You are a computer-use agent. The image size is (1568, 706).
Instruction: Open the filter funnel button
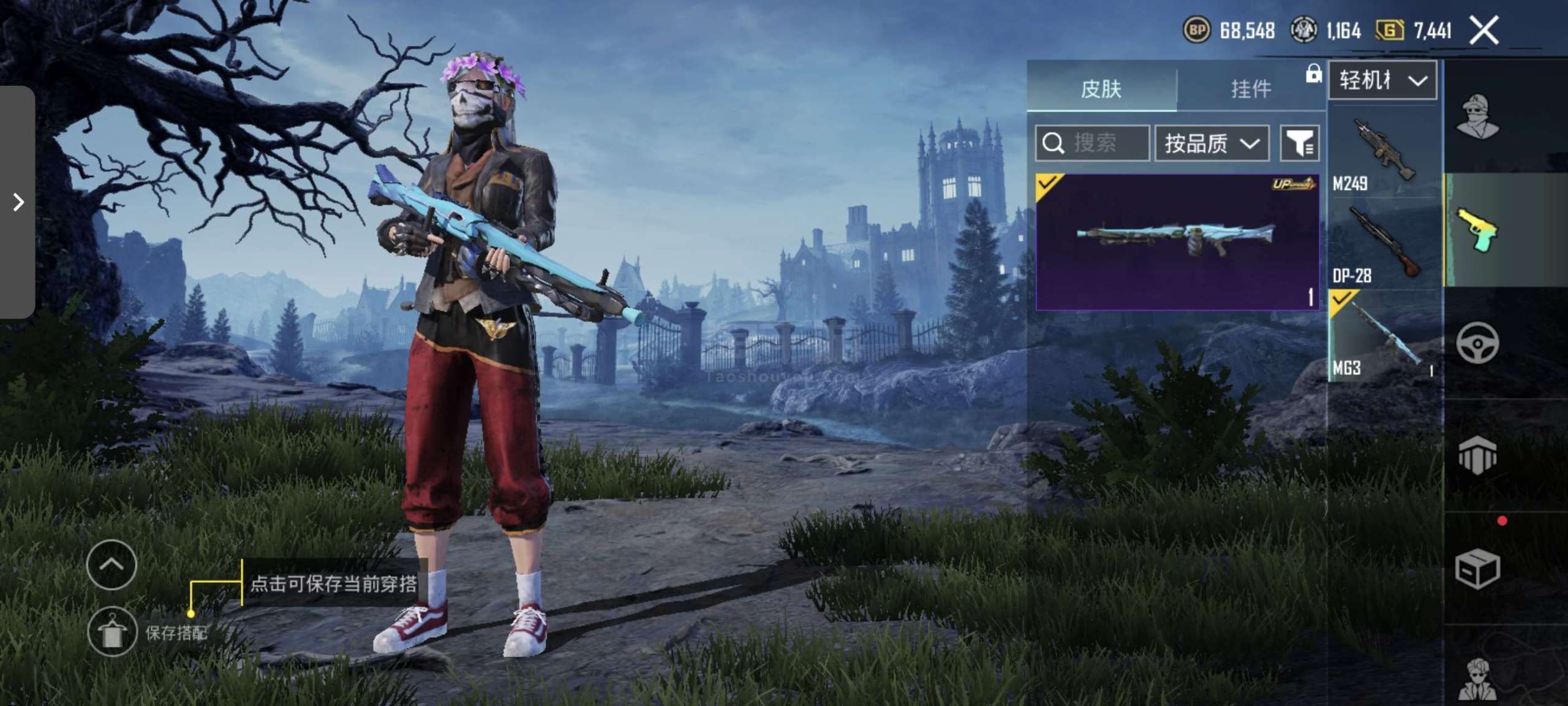click(1299, 143)
